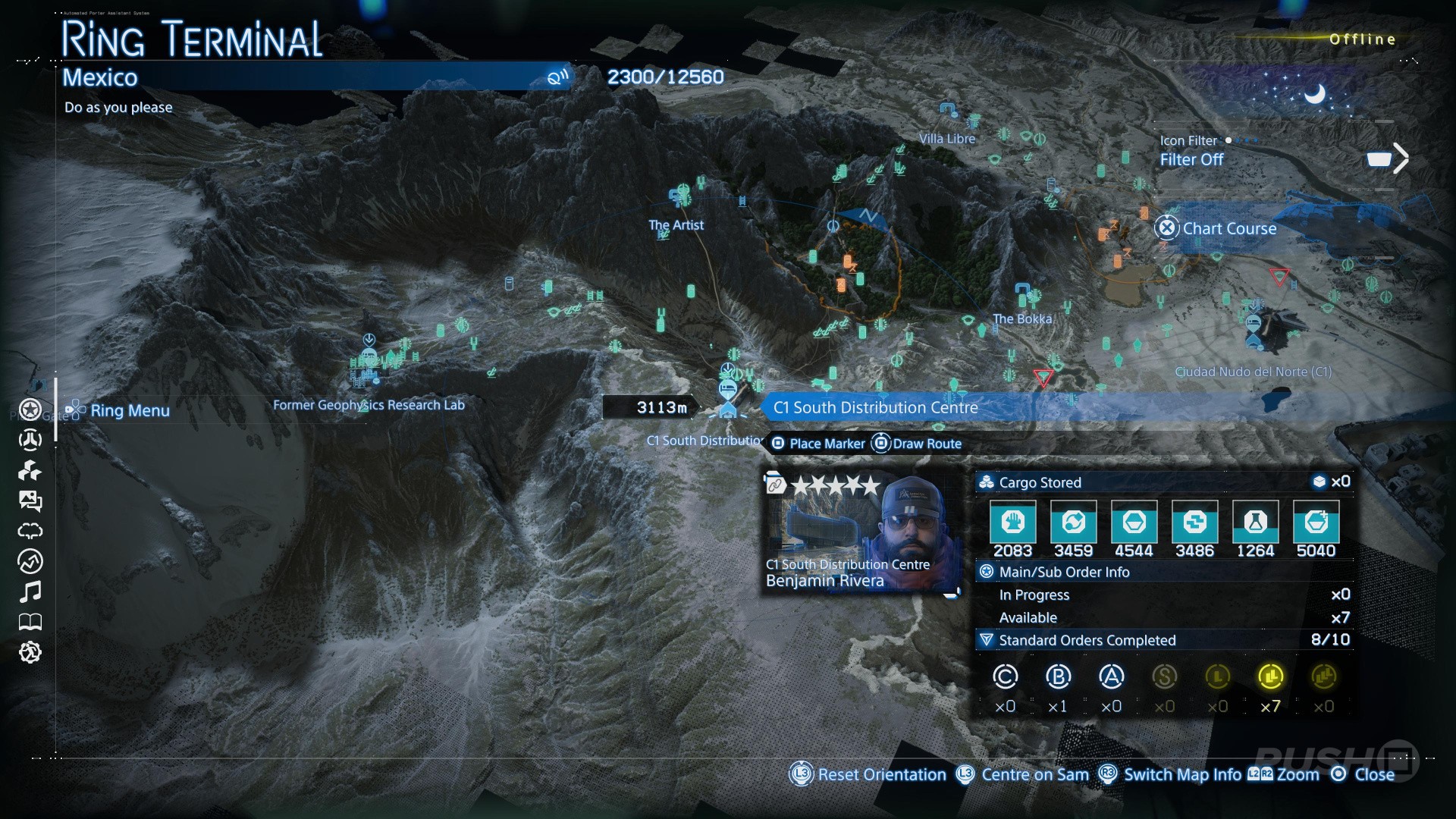Open the gear with runner system icon

[30, 652]
